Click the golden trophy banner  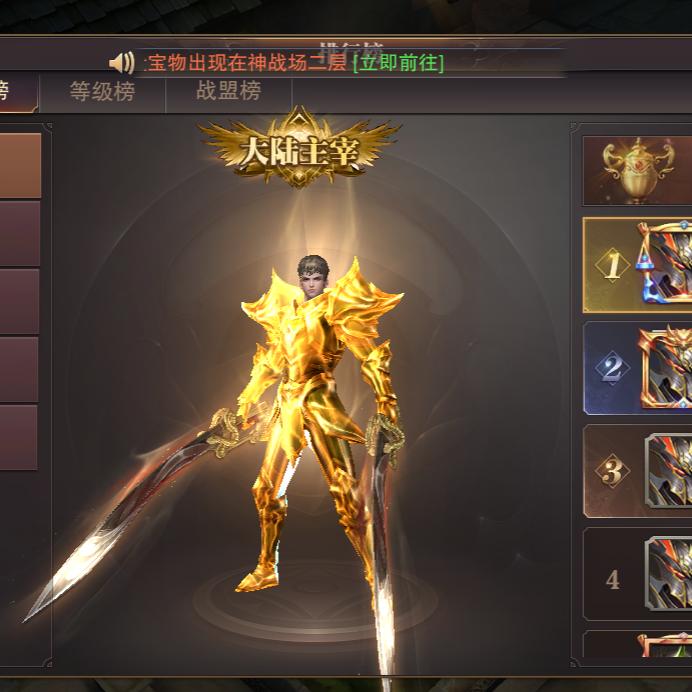click(x=638, y=171)
